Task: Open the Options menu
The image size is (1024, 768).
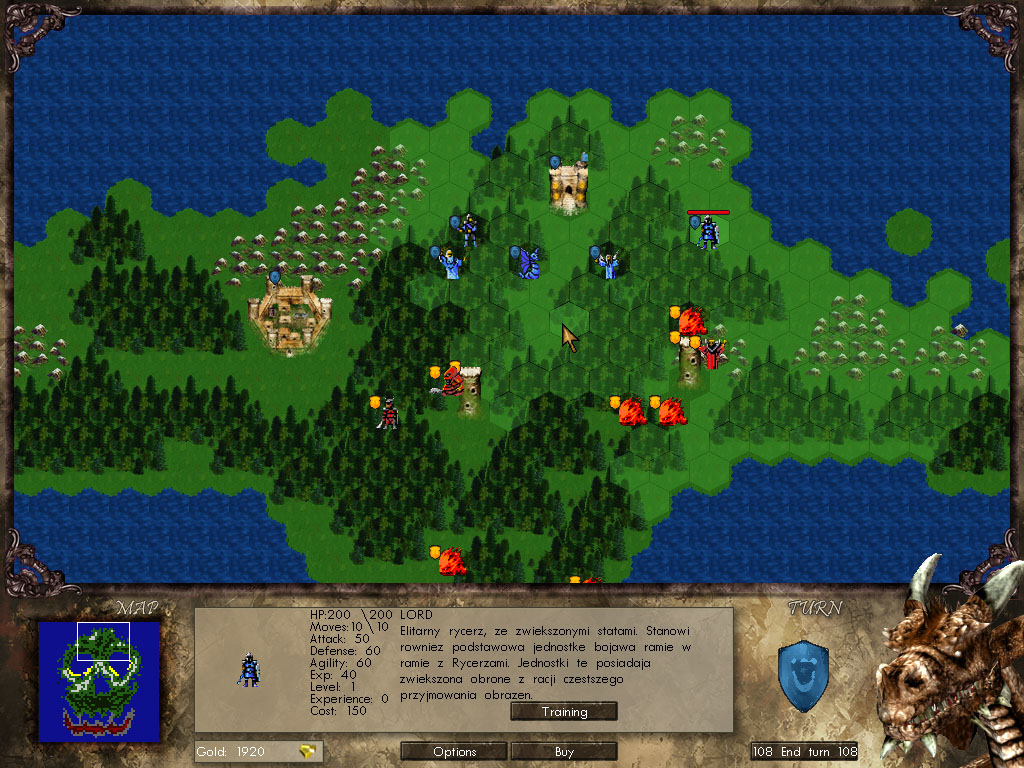Action: pyautogui.click(x=455, y=751)
